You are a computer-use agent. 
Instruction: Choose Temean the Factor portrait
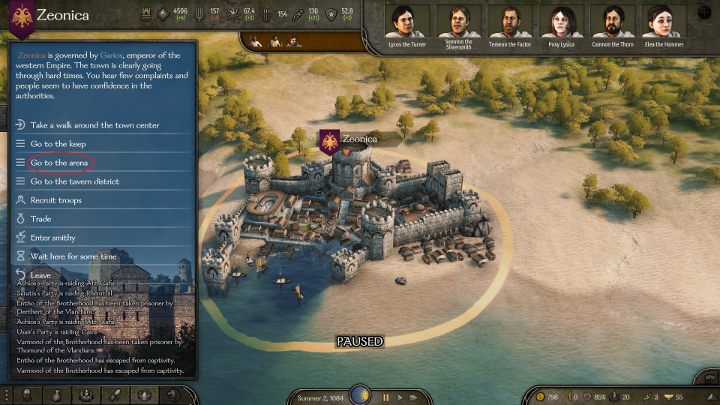coord(509,20)
